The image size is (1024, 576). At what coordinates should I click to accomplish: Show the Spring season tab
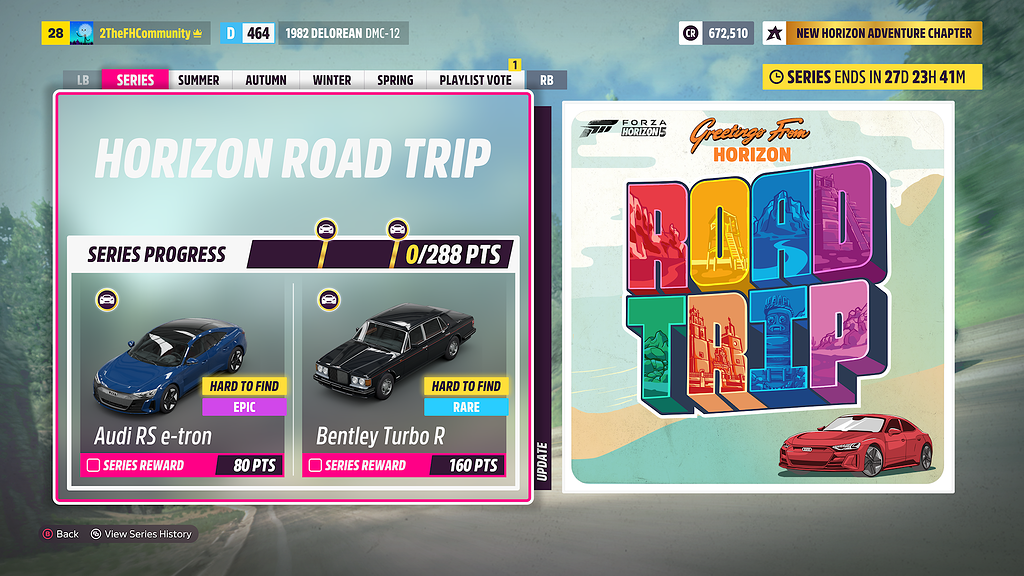coord(395,80)
